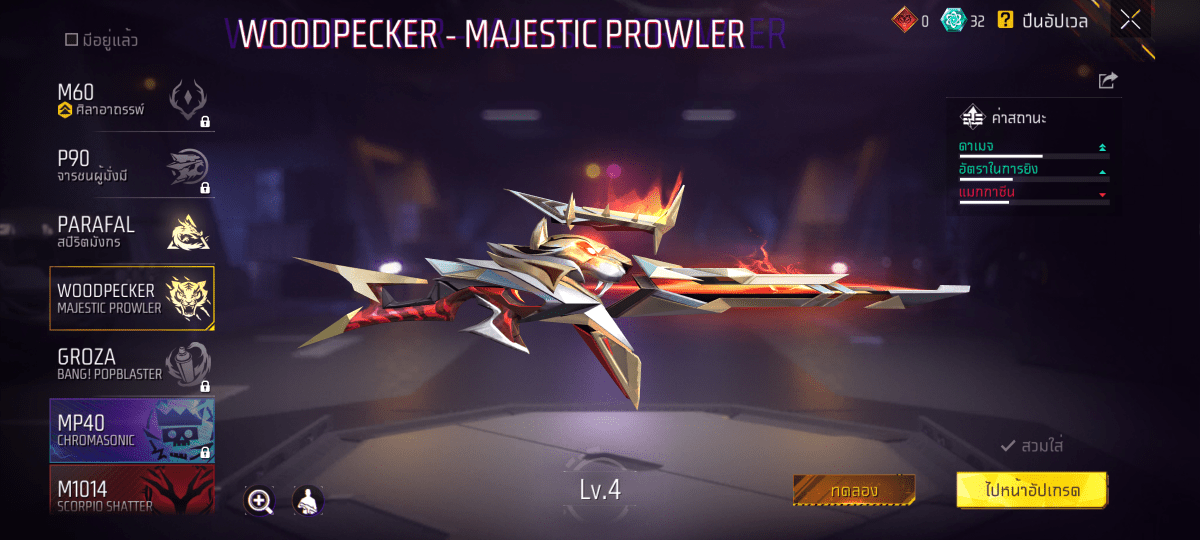Screen dimensions: 1200x540
Task: Choose the MP40 Chromasonic skin
Action: 132,430
